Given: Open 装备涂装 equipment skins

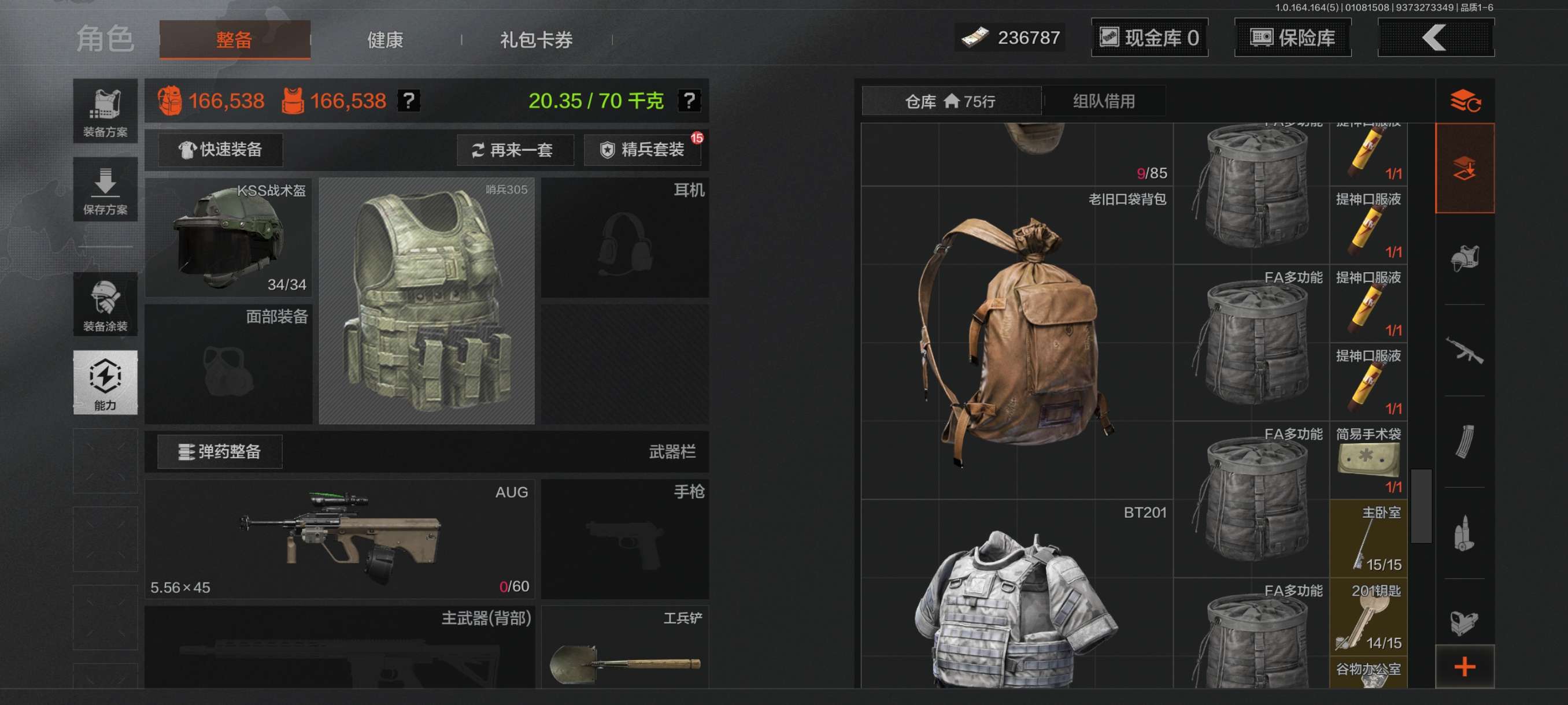Looking at the screenshot, I should (x=105, y=304).
